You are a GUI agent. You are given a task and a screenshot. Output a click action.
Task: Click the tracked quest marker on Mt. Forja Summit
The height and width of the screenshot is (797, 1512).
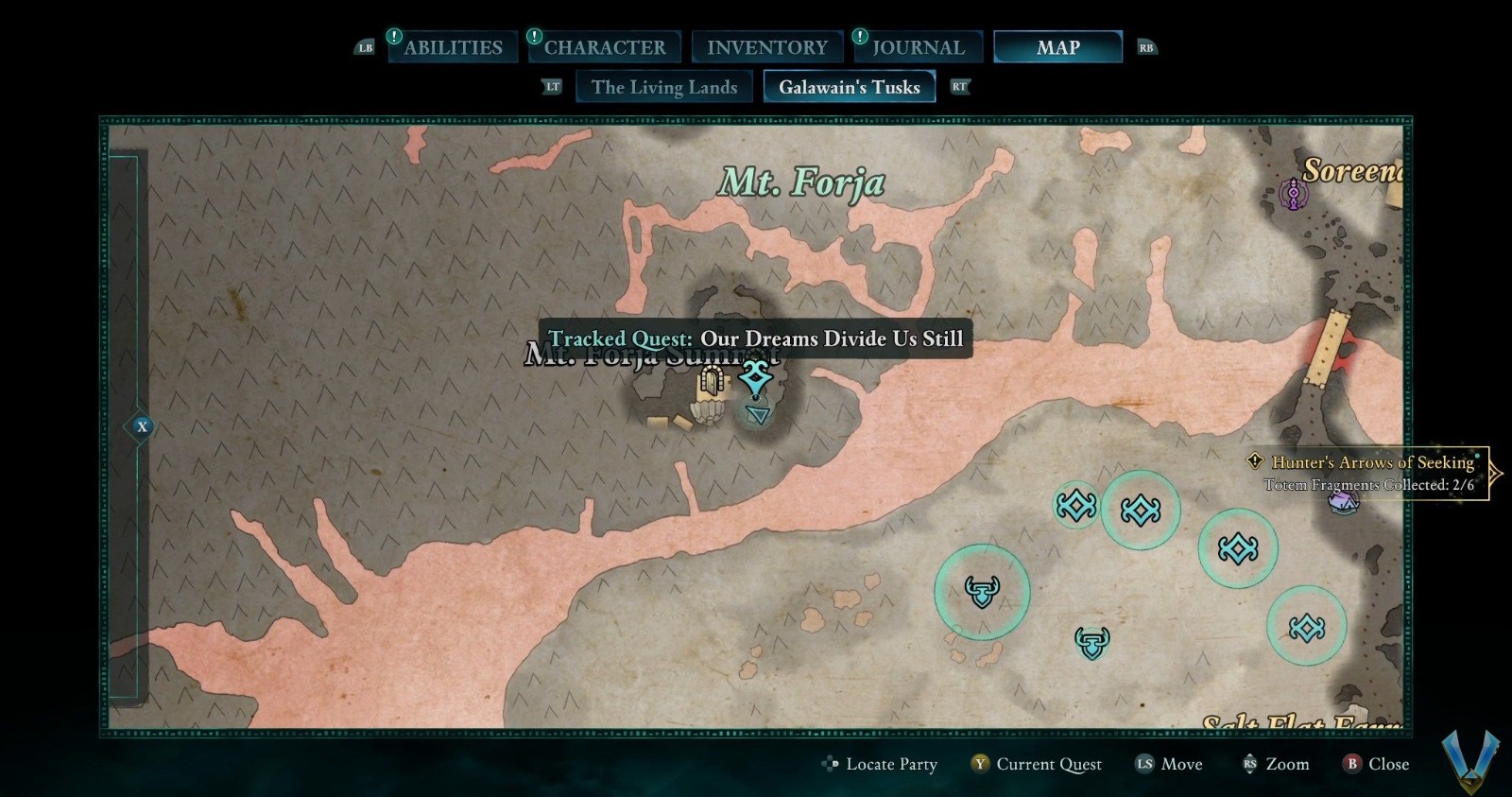coord(755,379)
